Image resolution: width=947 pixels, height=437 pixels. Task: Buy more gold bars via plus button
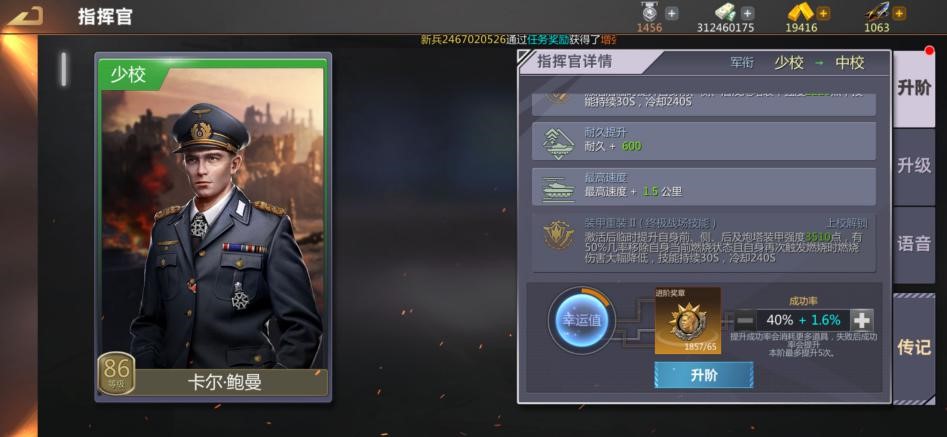point(823,13)
